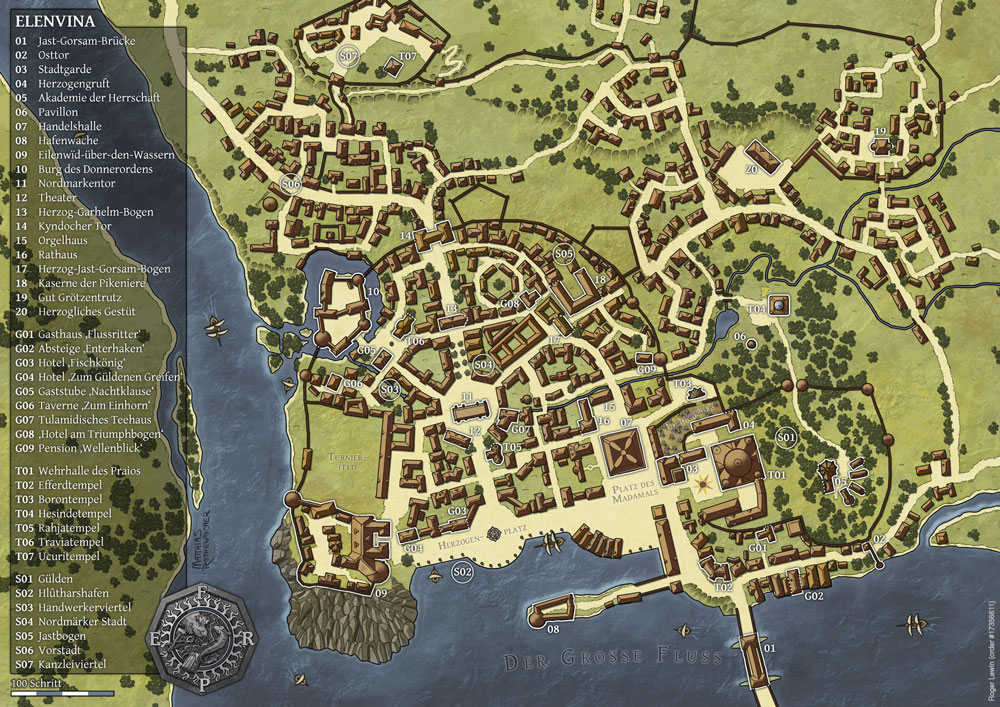1000x707 pixels.
Task: Select the S02 harbor marker circle
Action: point(462,571)
